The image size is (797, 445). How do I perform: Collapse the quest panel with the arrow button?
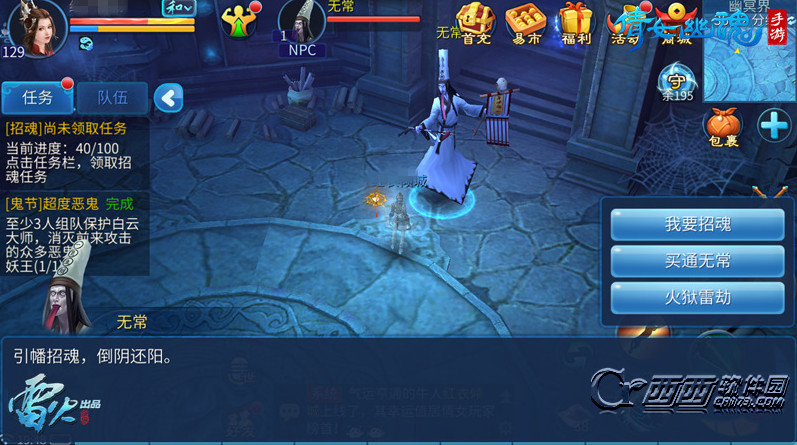tap(168, 98)
